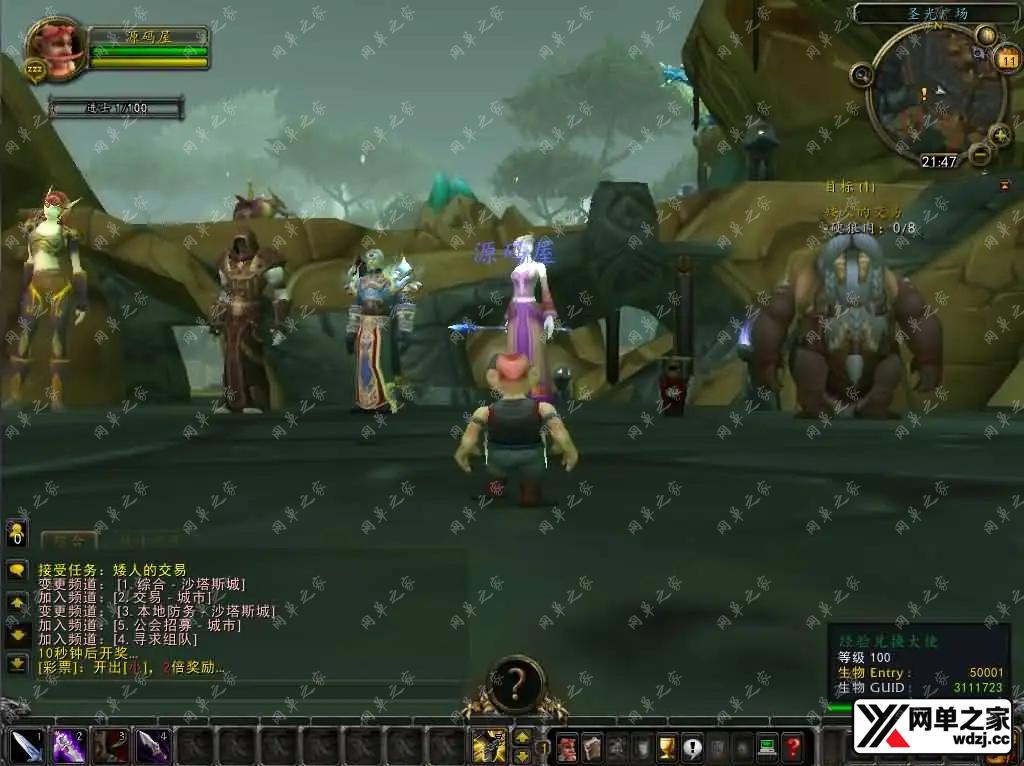Open the red question mark help button
The height and width of the screenshot is (766, 1024).
click(x=792, y=746)
